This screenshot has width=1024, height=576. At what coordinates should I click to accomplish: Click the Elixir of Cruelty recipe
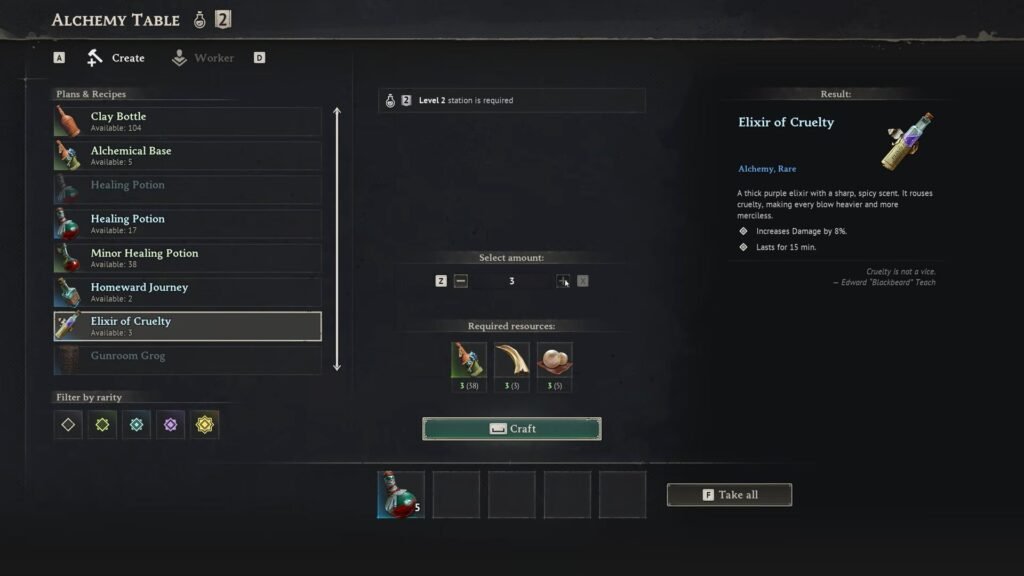pyautogui.click(x=188, y=326)
